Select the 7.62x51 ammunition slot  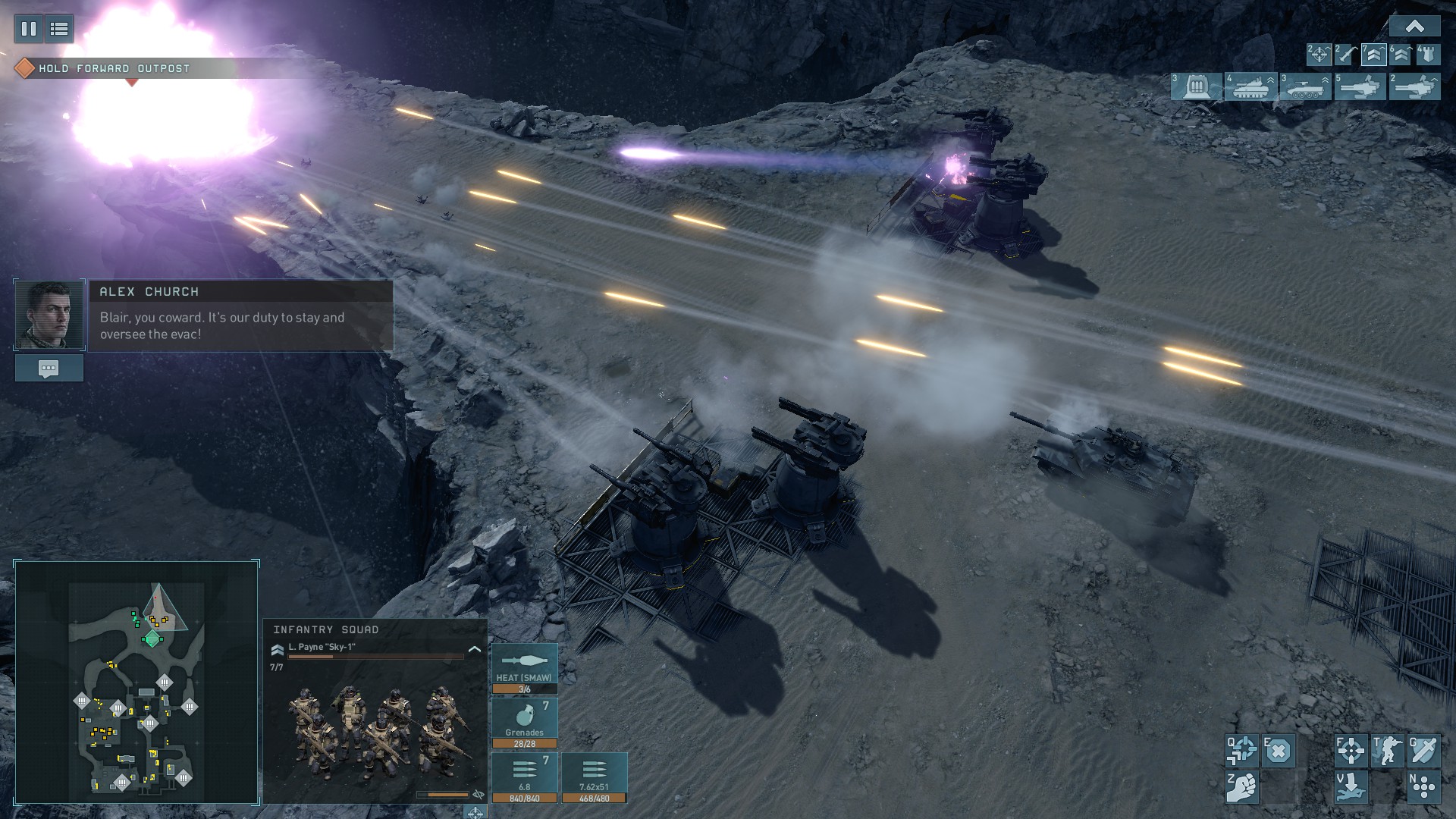594,777
